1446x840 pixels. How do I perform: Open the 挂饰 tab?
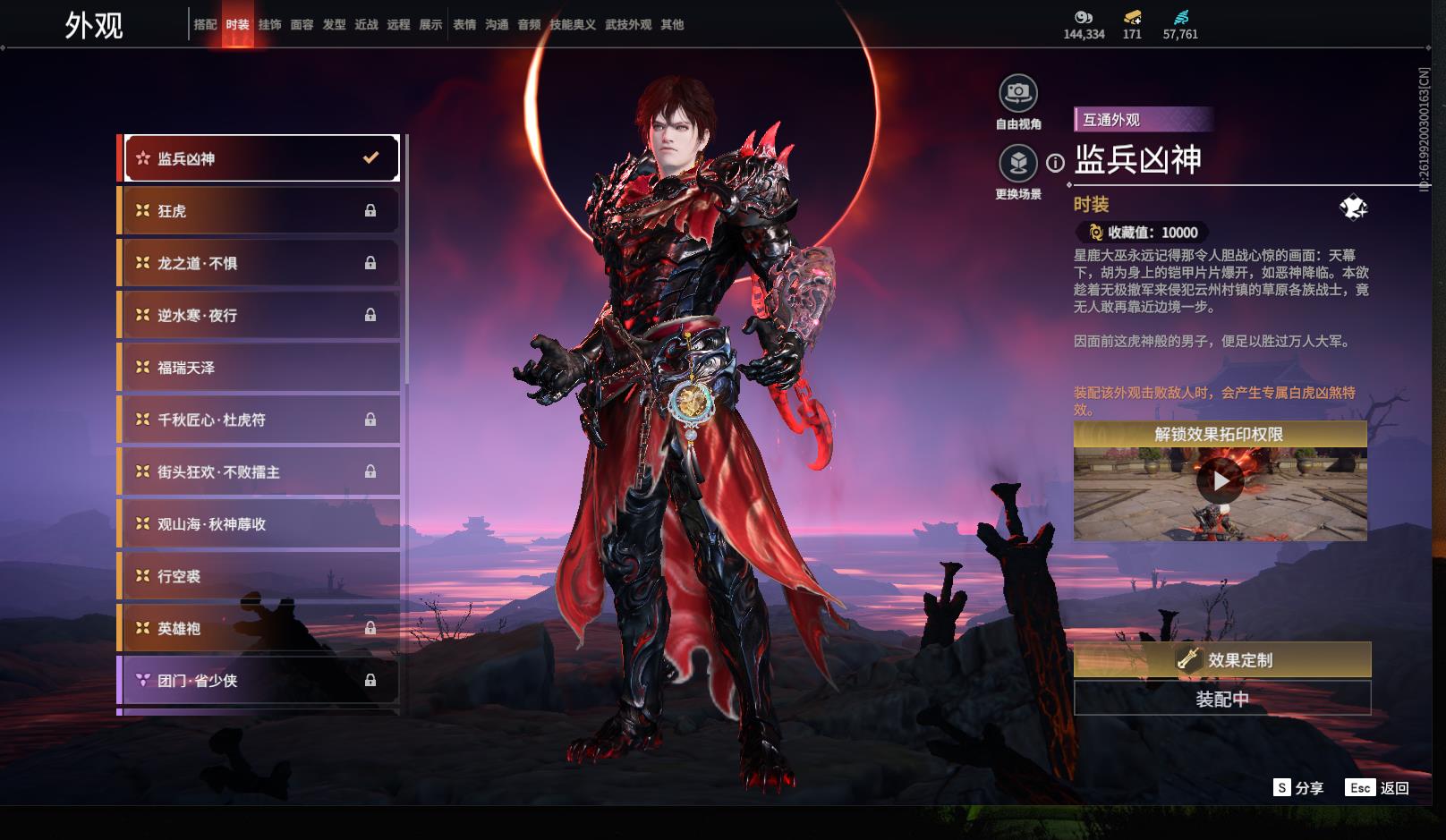[269, 25]
